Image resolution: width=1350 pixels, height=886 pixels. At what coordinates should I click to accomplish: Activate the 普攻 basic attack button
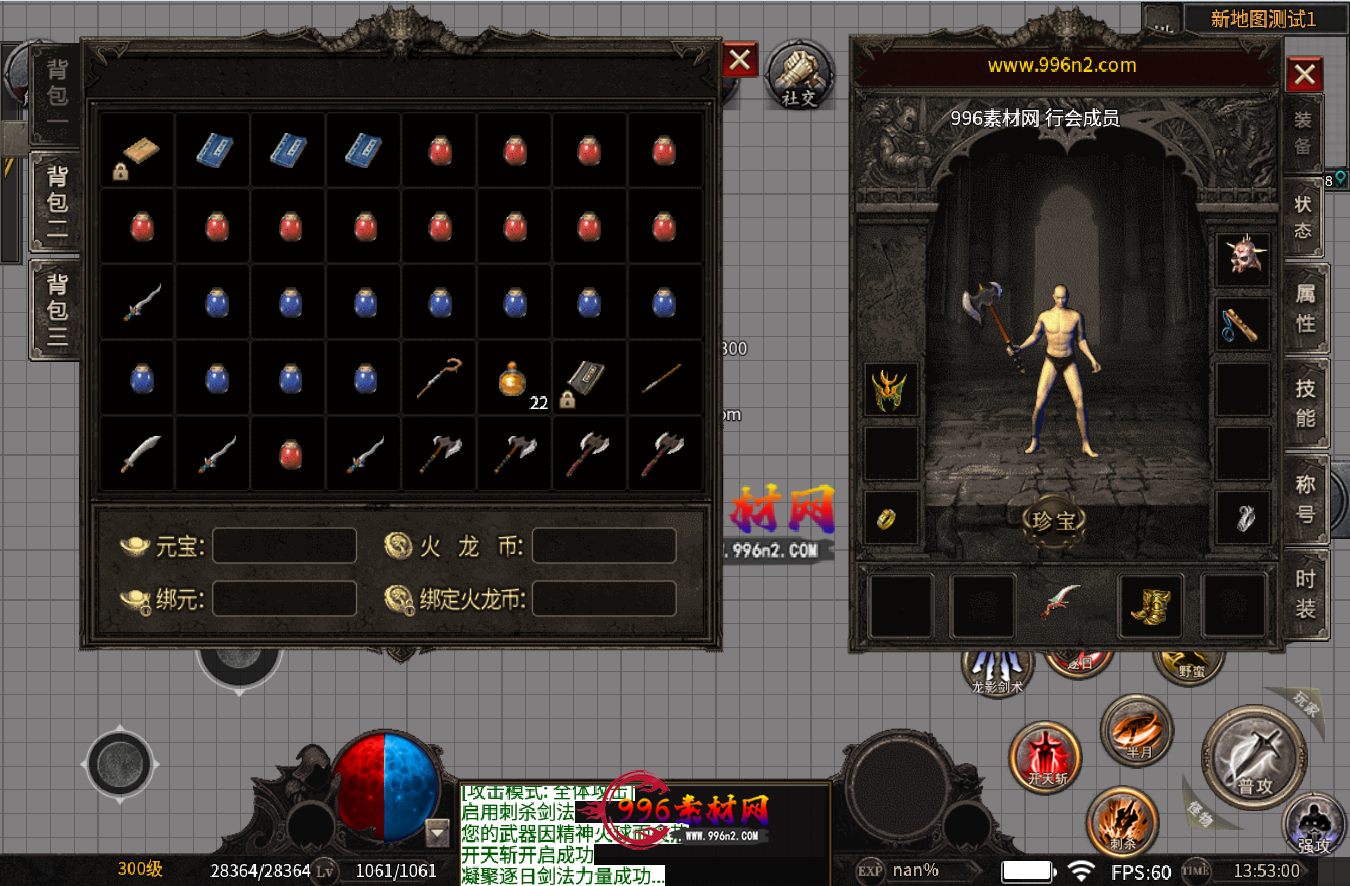[1254, 757]
